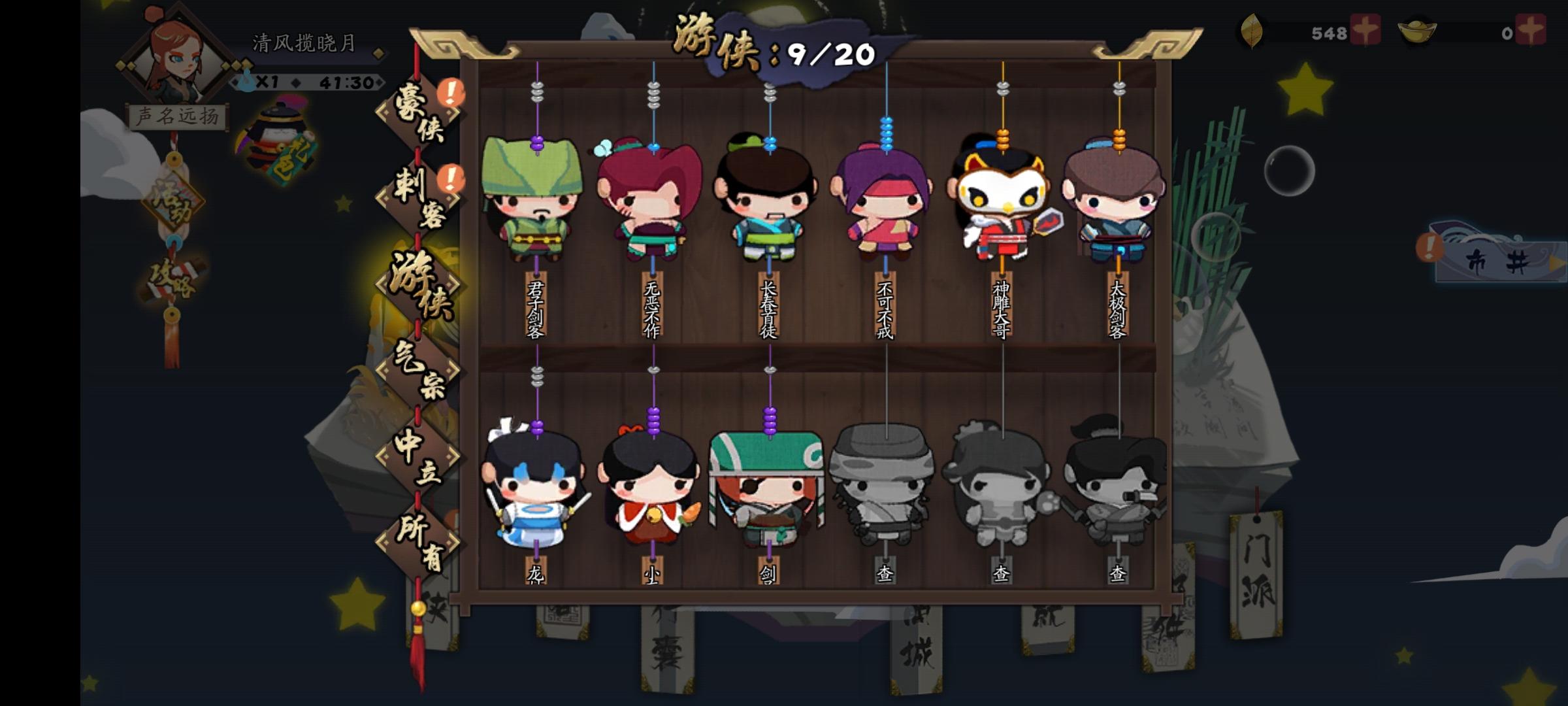Viewport: 1568px width, 706px height.
Task: Select the 太极剑客 character doll
Action: (1117, 203)
